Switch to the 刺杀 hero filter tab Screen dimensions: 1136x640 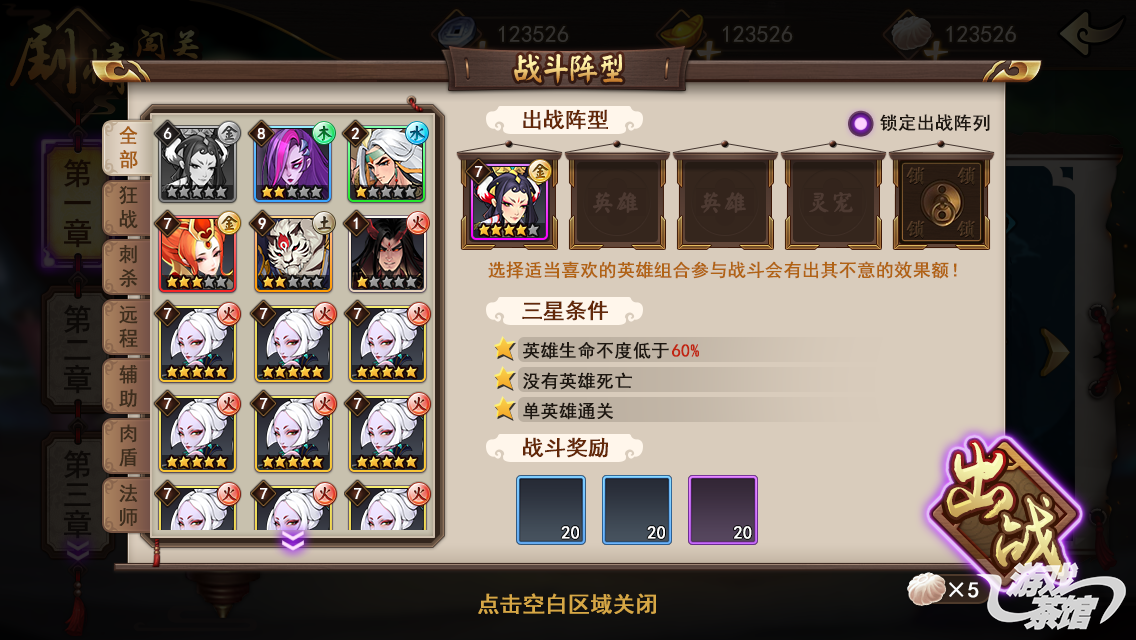(x=128, y=266)
